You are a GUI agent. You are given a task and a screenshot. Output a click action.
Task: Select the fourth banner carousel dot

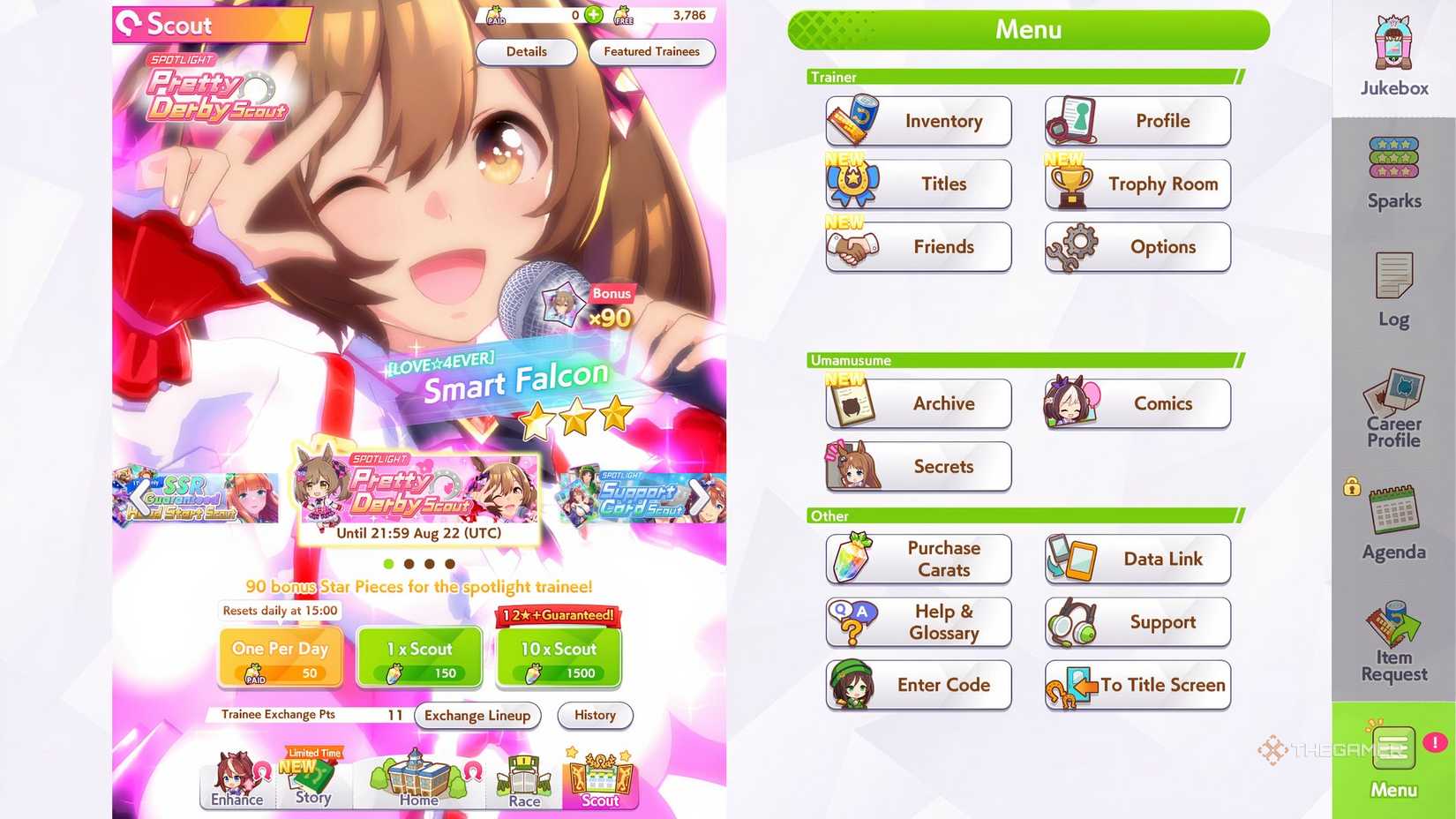click(x=452, y=563)
